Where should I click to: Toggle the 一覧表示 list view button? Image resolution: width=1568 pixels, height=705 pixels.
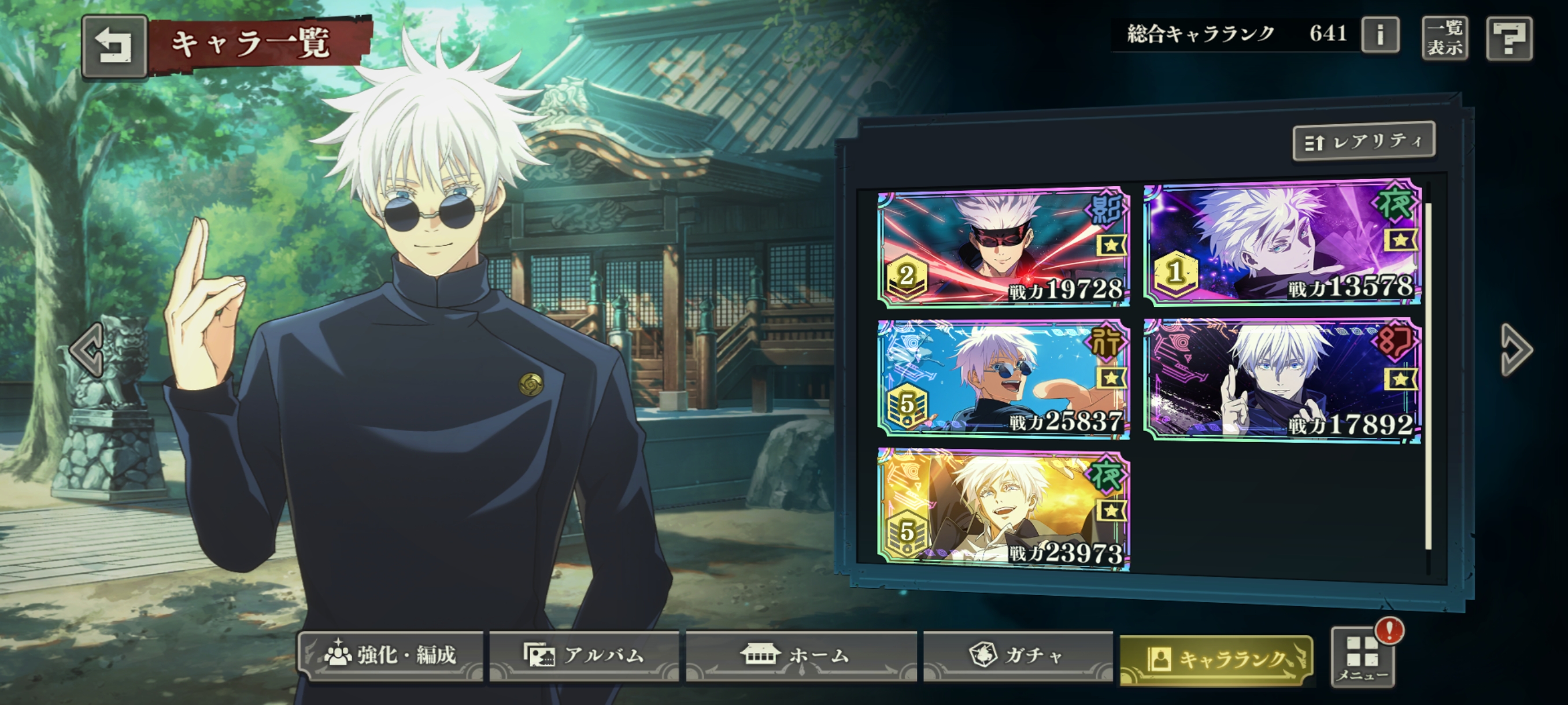click(x=1444, y=38)
